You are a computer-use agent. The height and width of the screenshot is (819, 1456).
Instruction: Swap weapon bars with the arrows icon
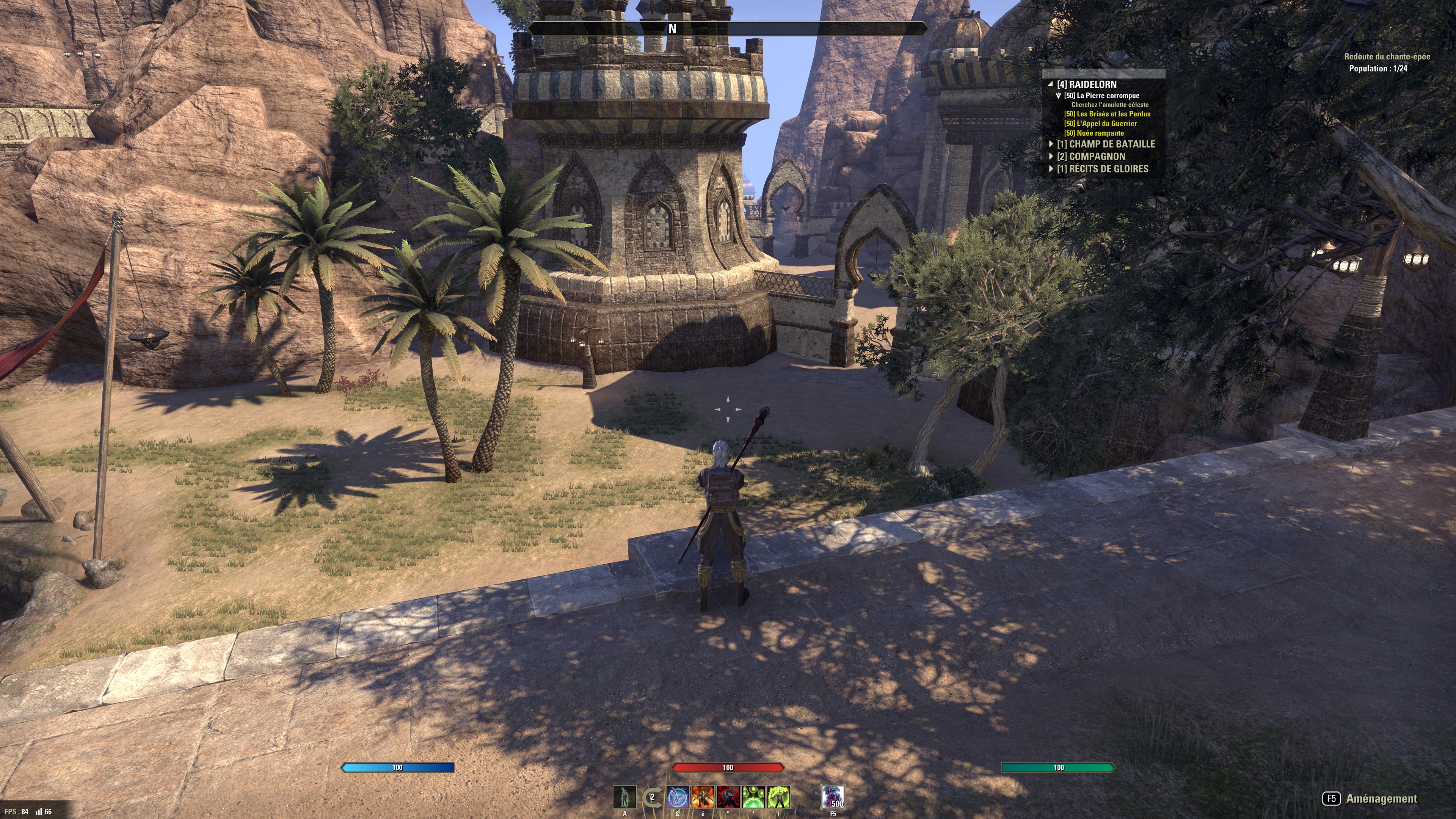point(652,797)
